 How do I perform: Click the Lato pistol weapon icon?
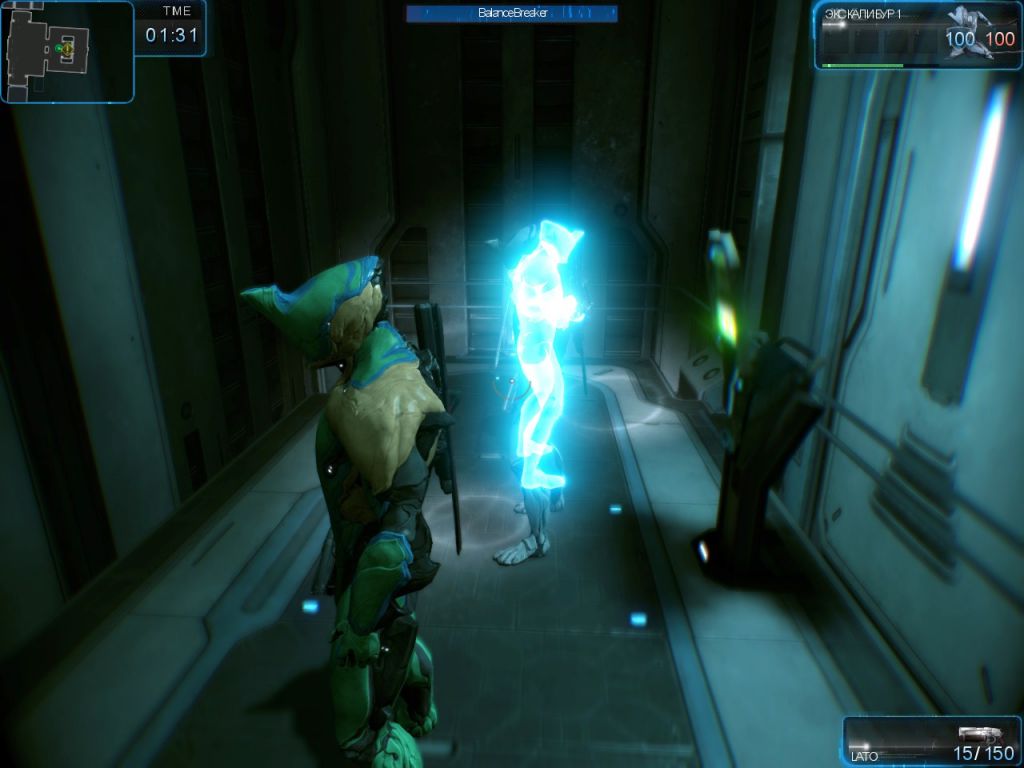pos(979,734)
